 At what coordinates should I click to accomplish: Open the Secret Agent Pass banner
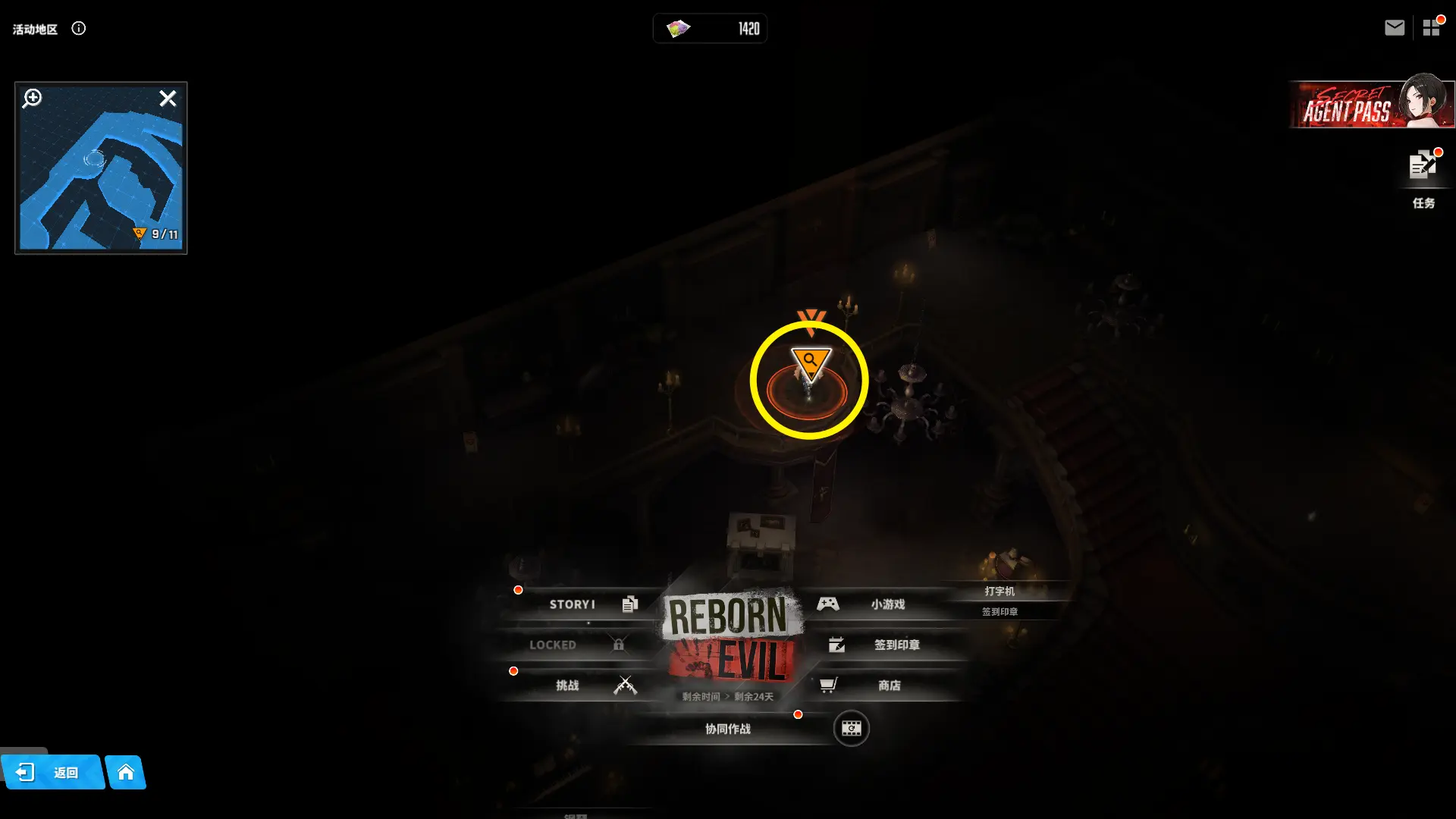(x=1371, y=105)
